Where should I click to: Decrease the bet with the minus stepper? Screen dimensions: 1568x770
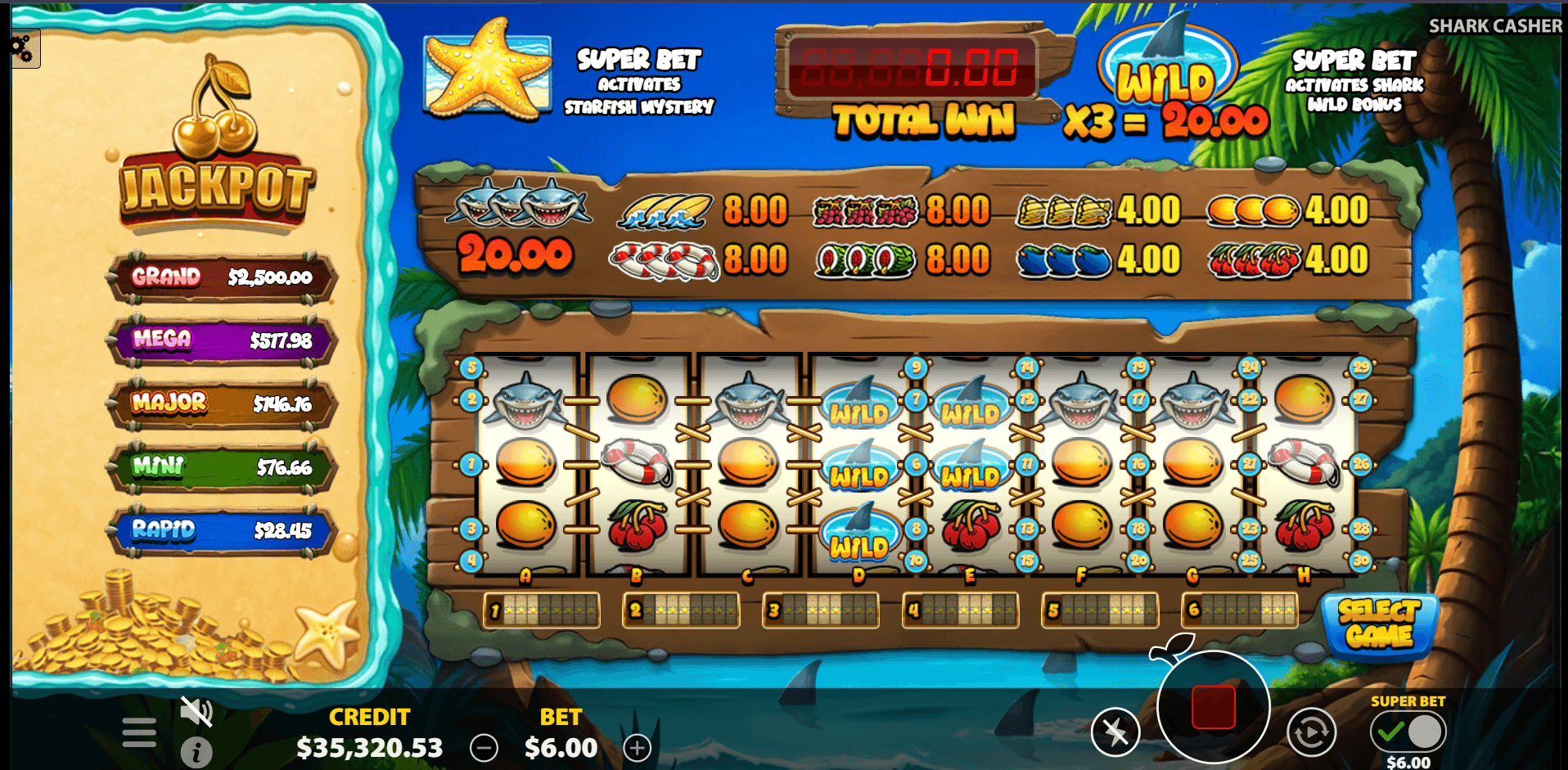(x=484, y=747)
